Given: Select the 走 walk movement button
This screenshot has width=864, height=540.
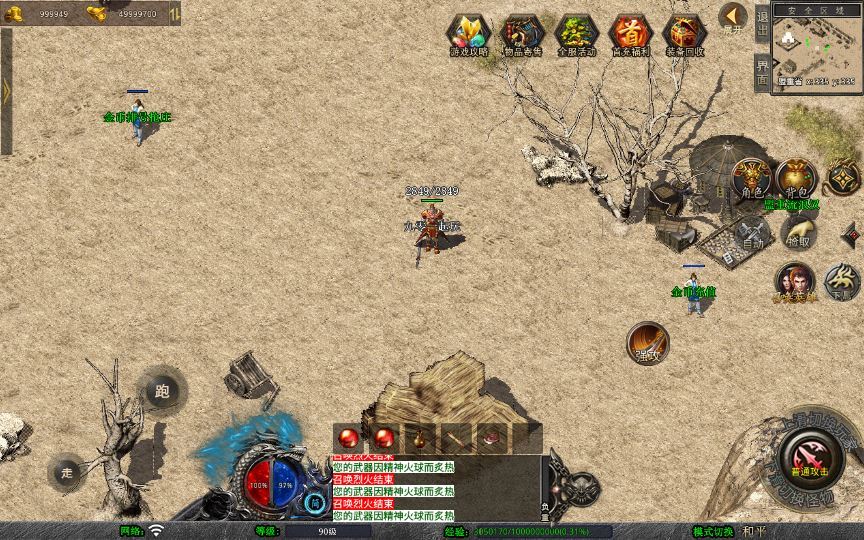Looking at the screenshot, I should pyautogui.click(x=67, y=471).
